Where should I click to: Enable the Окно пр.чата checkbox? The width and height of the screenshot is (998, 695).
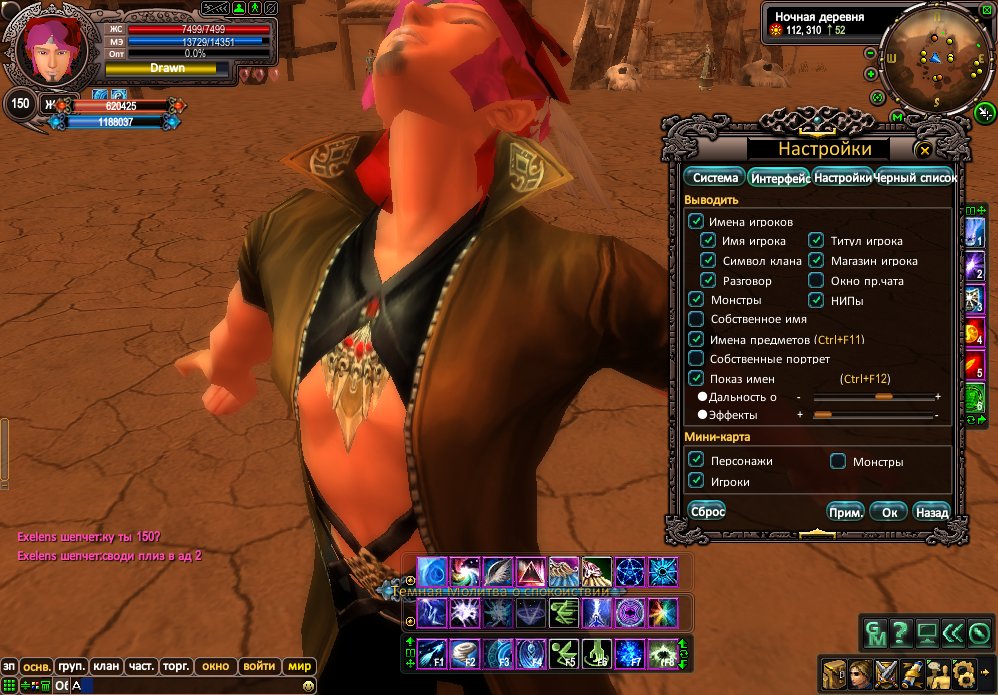tap(816, 281)
